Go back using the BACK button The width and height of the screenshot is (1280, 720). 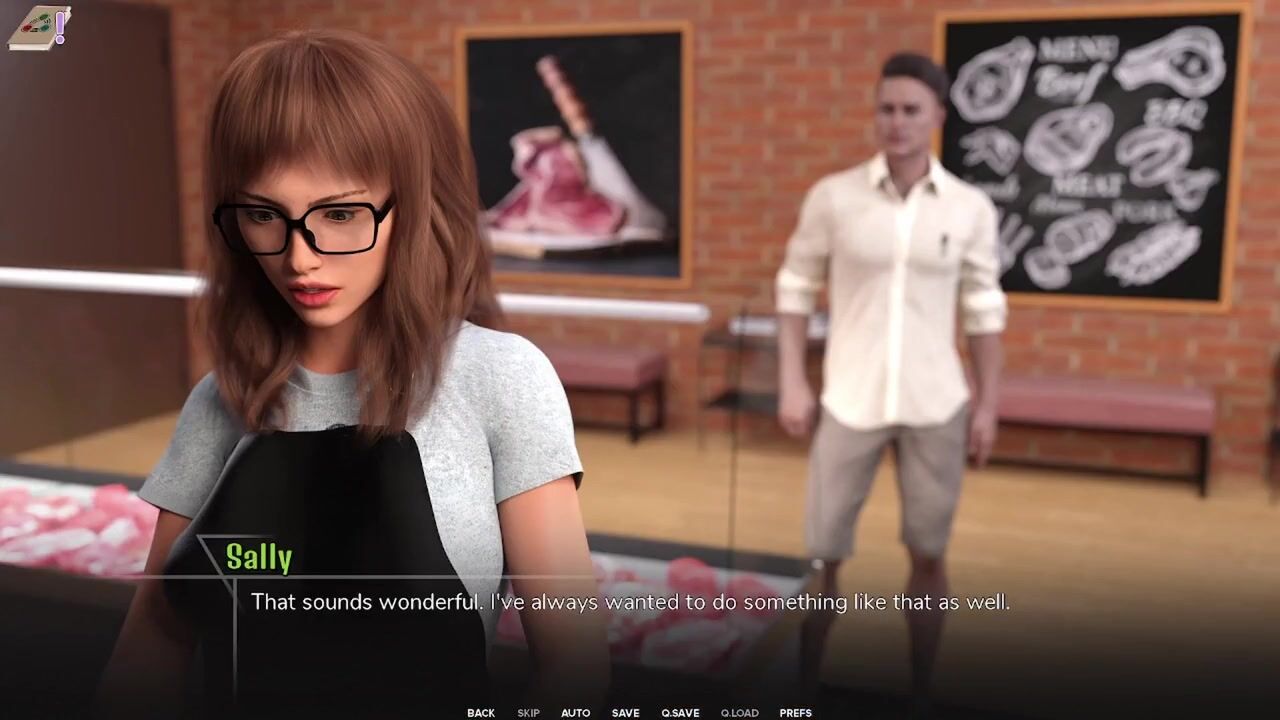click(481, 713)
